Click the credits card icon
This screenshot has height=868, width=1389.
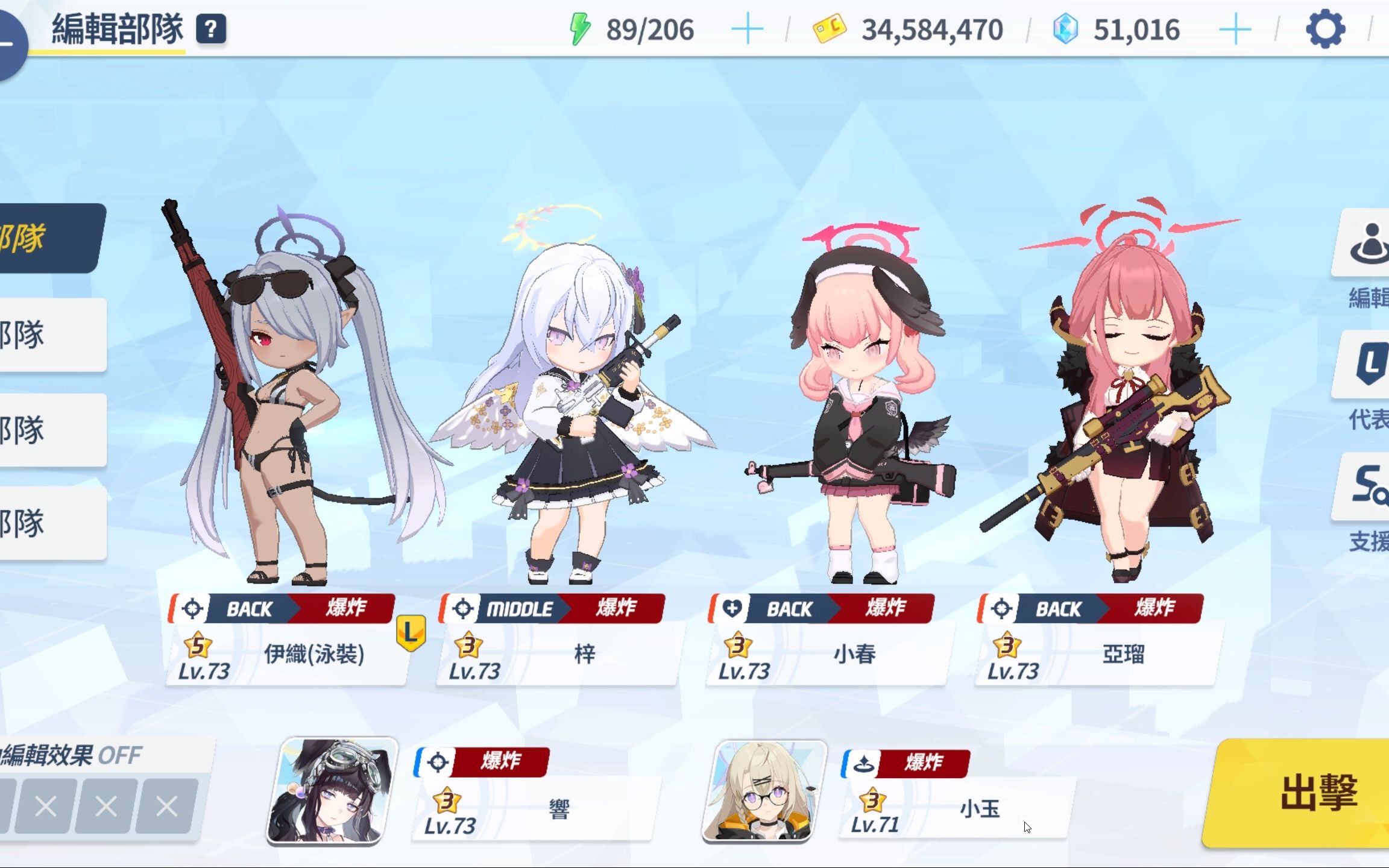(828, 28)
